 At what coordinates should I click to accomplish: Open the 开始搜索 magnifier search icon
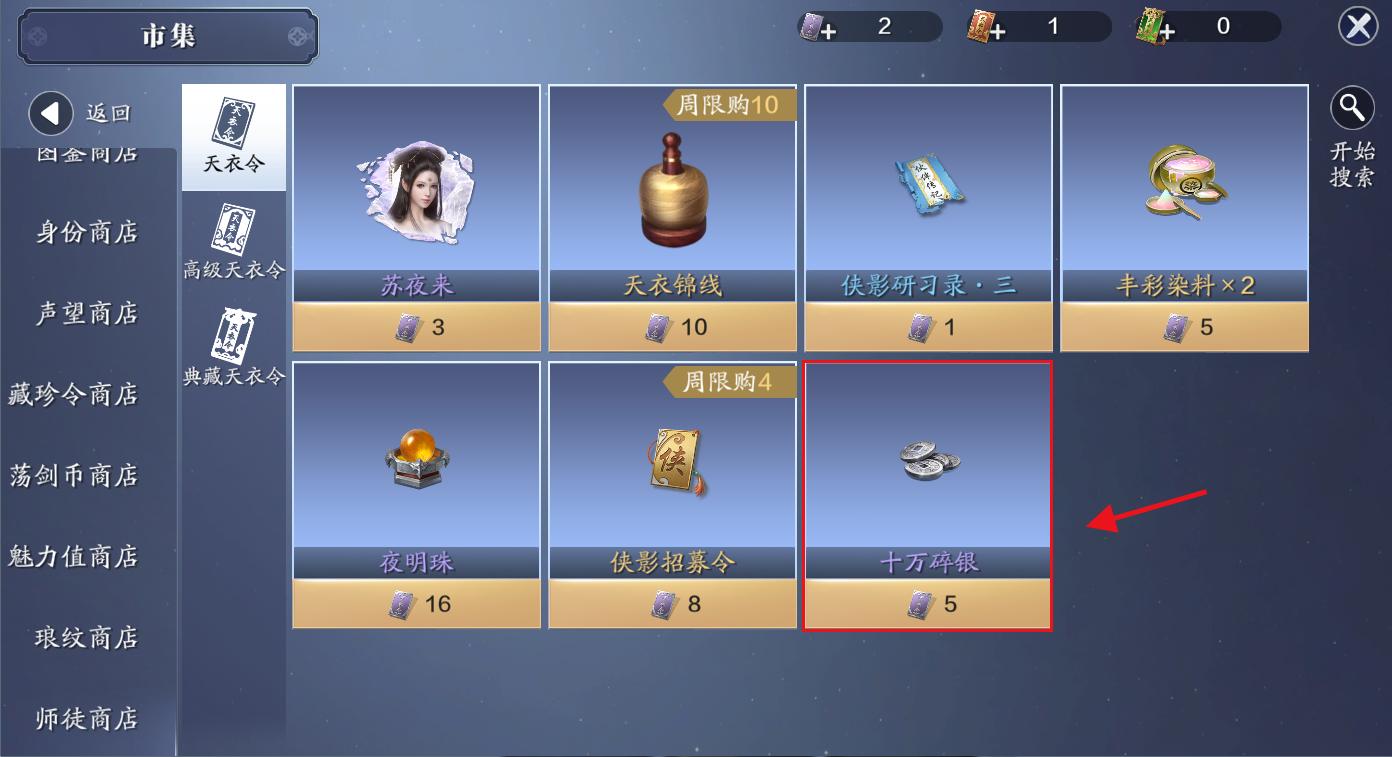click(x=1353, y=108)
